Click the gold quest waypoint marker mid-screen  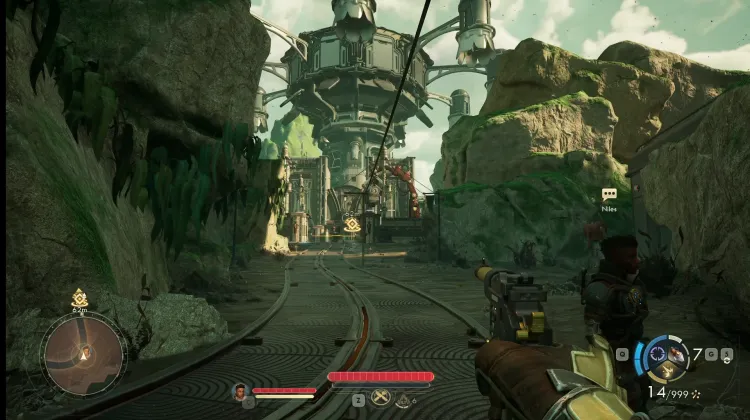352,226
